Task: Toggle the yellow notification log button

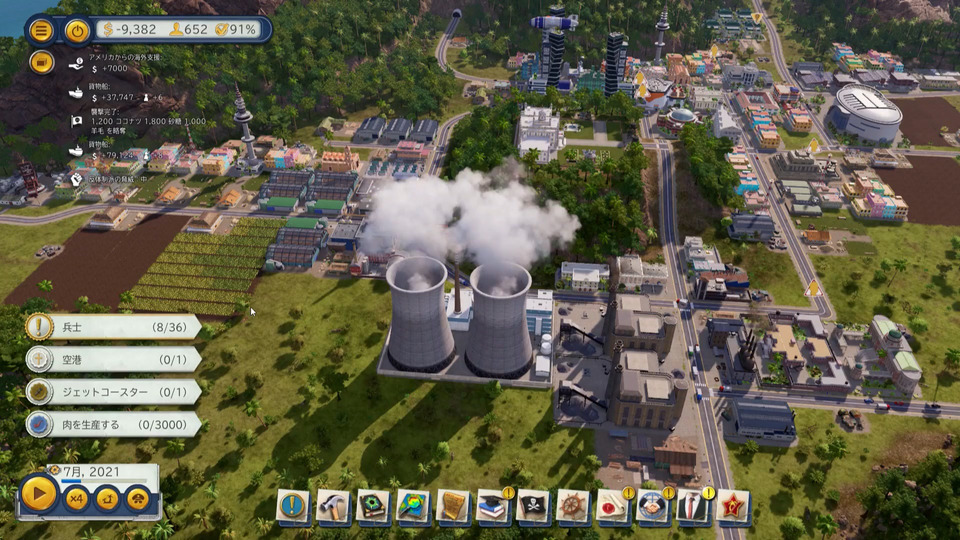Action: (41, 62)
